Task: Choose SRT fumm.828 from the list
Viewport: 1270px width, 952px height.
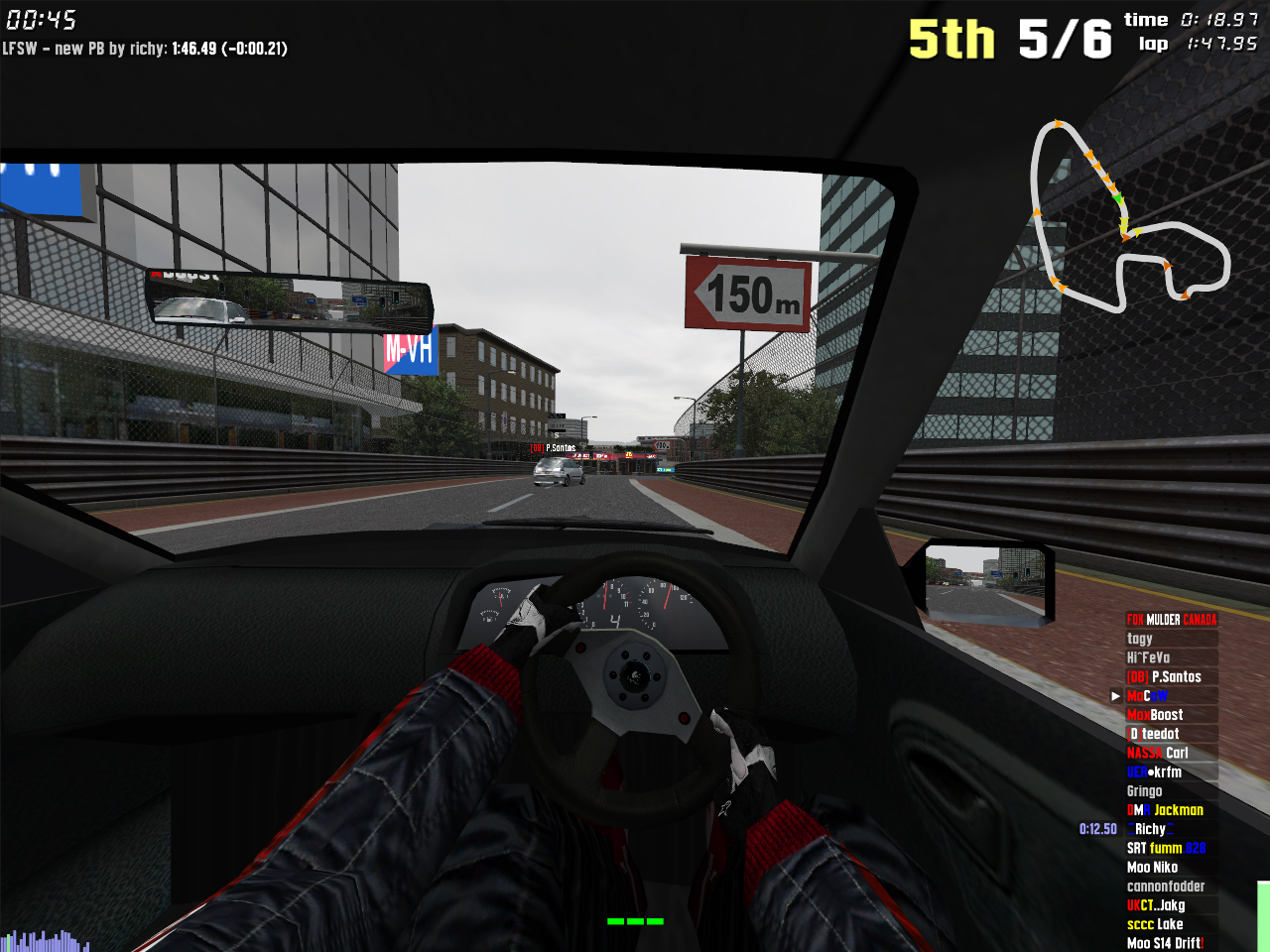Action: [x=1166, y=848]
